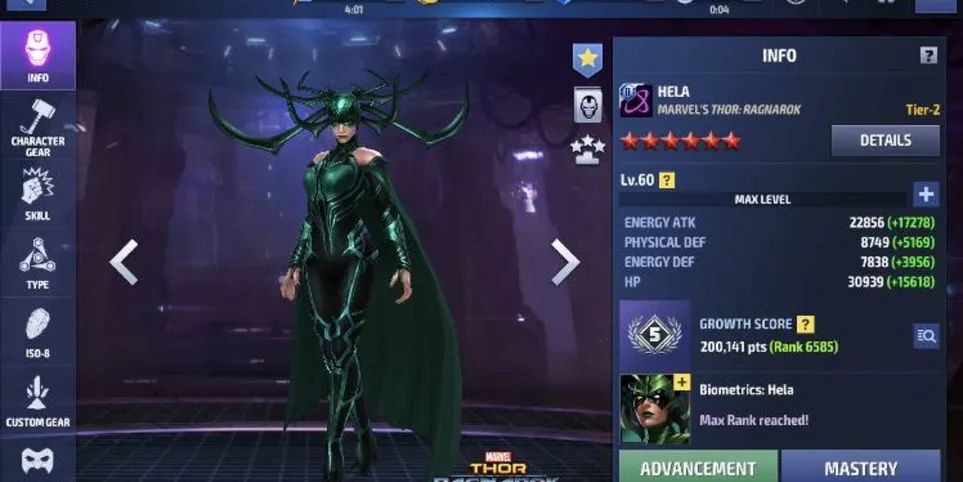Viewport: 963px width, 482px height.
Task: Go to the Custom Gear tab
Action: tap(37, 400)
